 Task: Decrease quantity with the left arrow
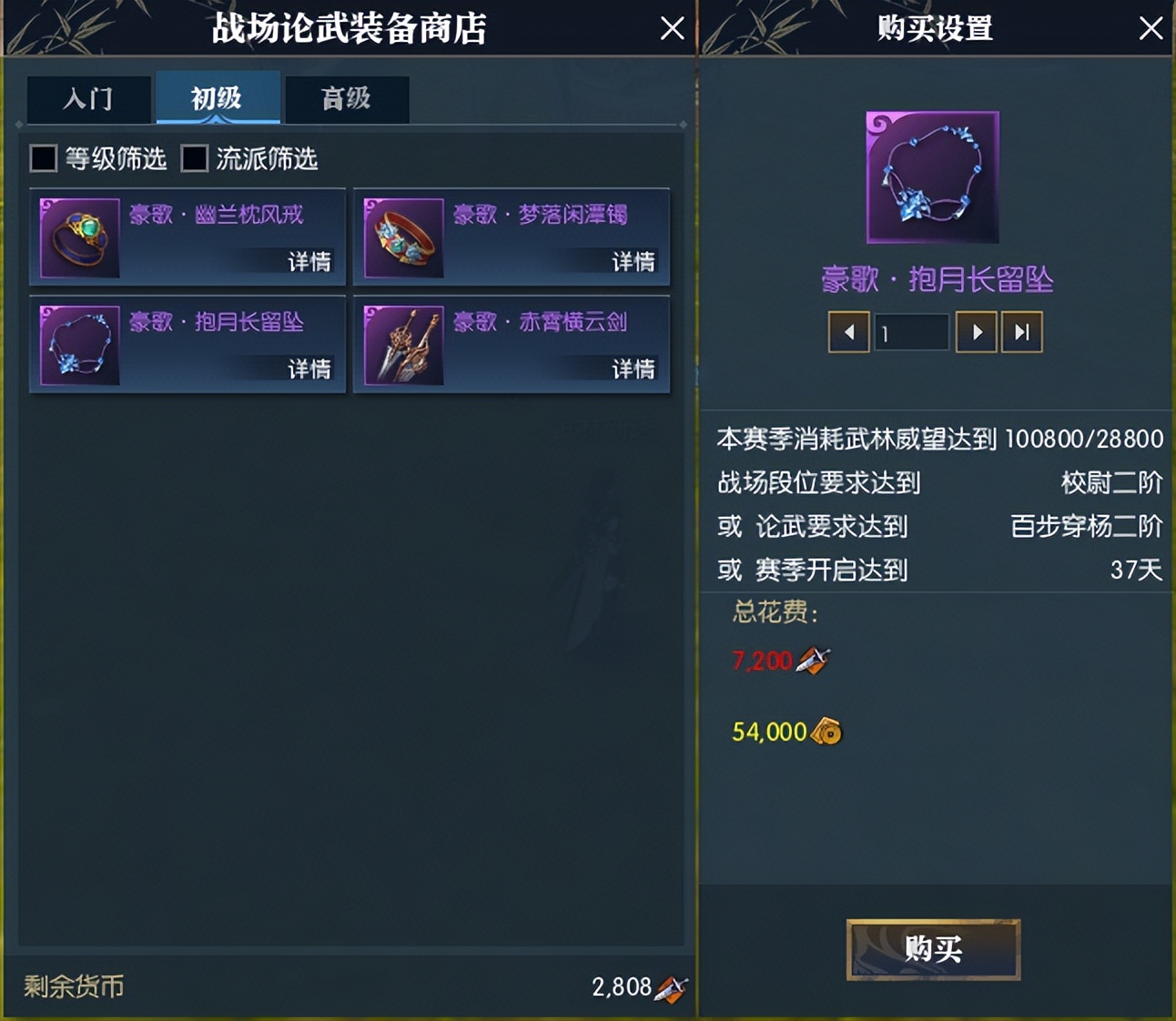pos(848,332)
